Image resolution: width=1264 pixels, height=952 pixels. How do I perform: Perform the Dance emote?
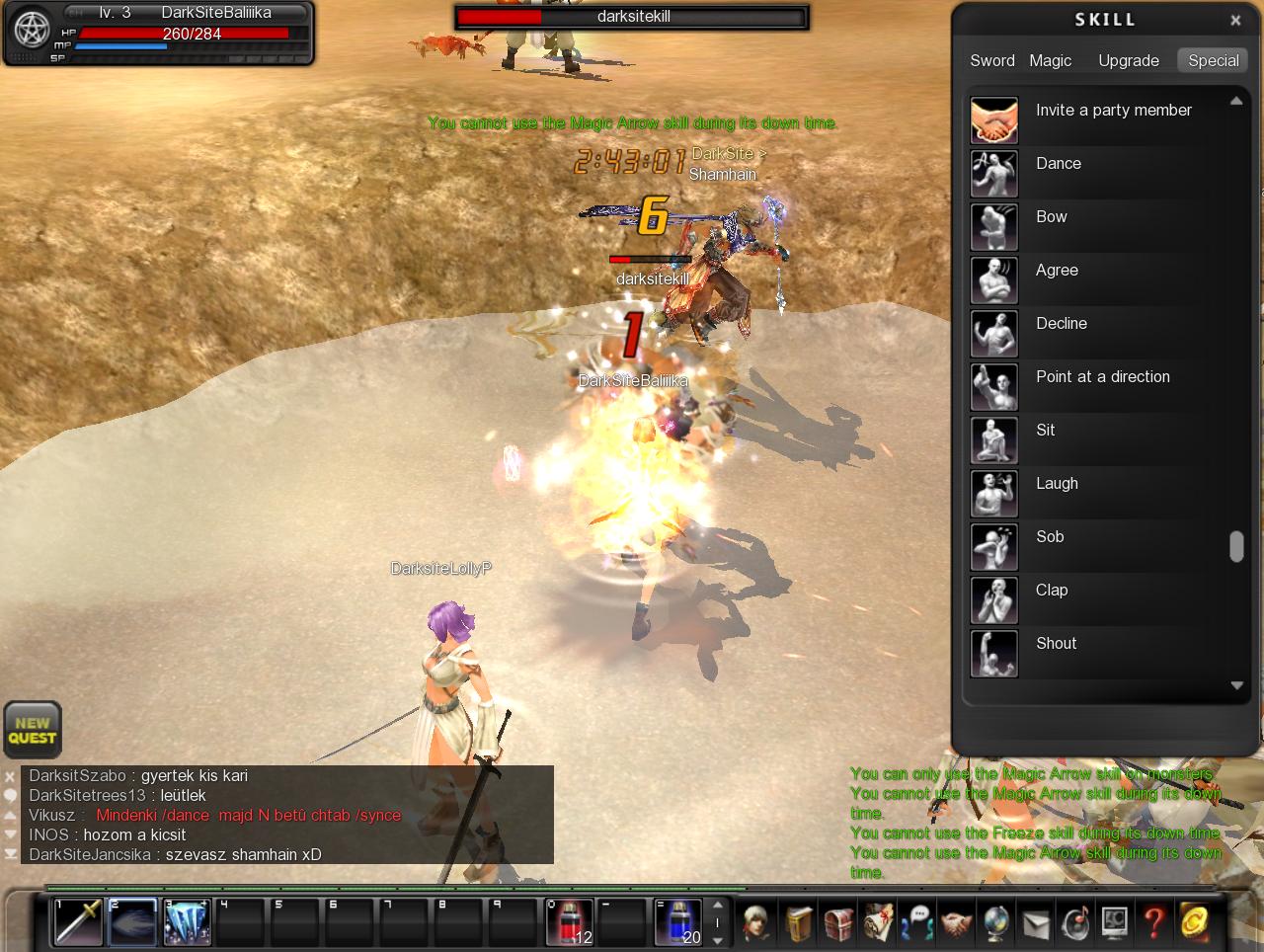(x=994, y=173)
